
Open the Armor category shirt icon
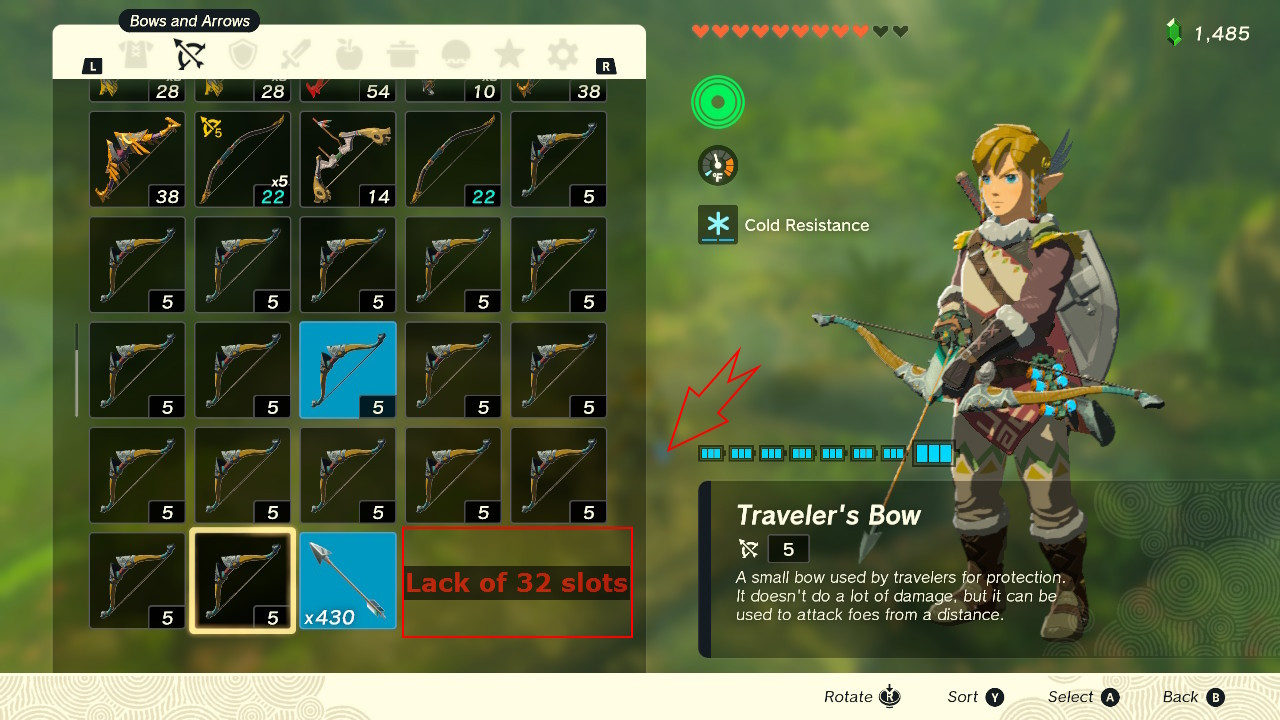(x=137, y=55)
